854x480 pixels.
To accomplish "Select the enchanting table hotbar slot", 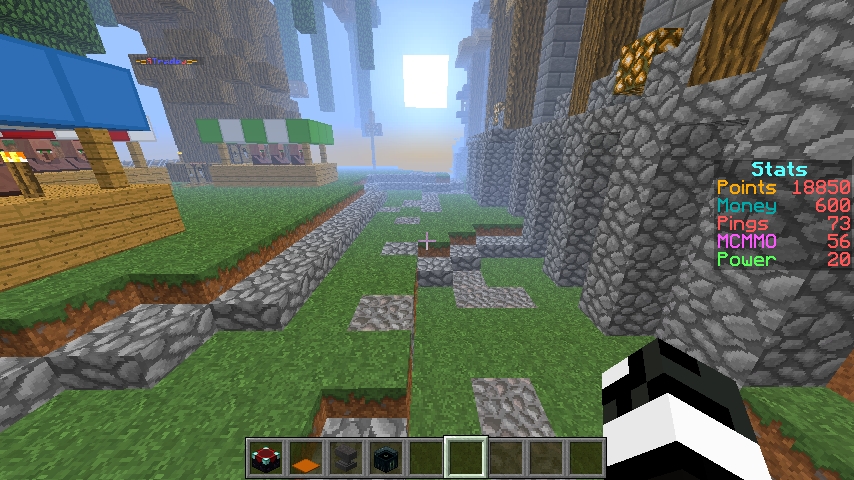I will (x=266, y=459).
